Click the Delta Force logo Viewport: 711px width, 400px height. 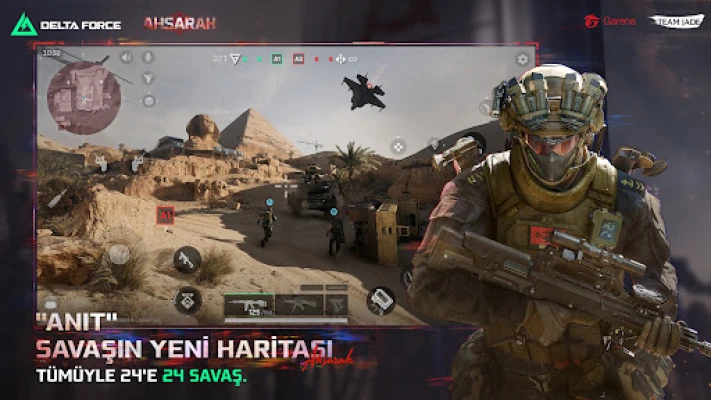tap(66, 24)
